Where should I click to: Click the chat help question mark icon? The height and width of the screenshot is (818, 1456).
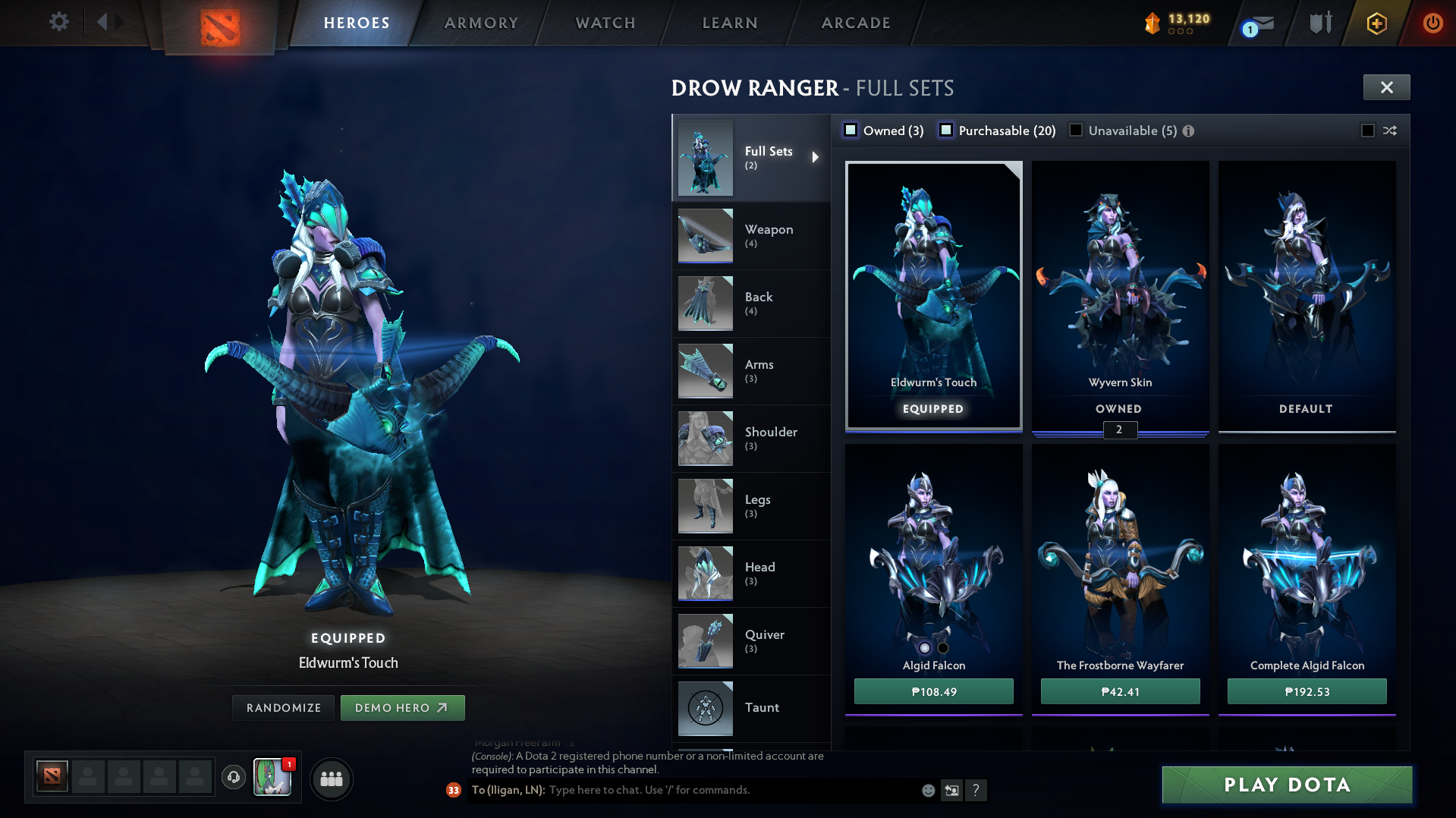point(976,791)
